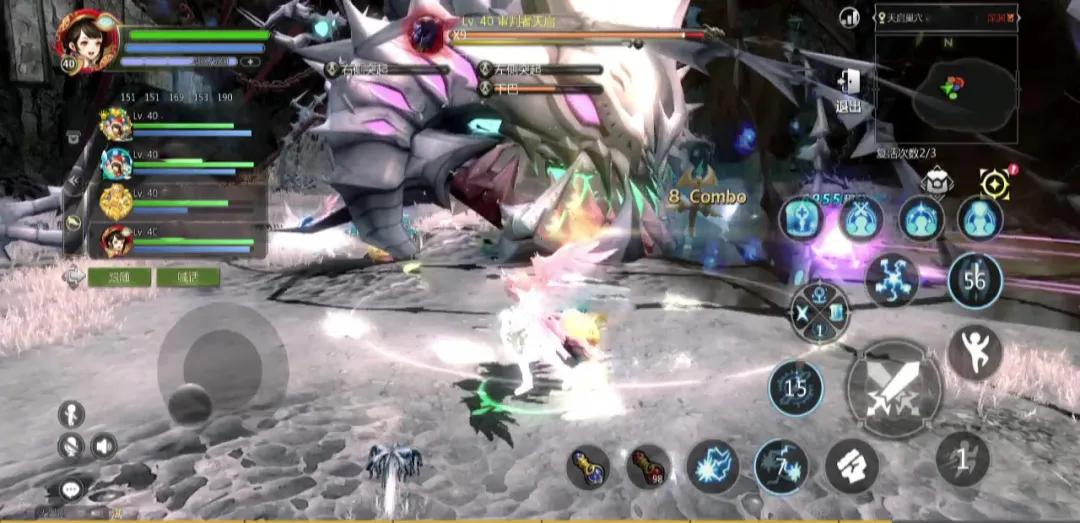Trigger the skill showing 15 cooldown
This screenshot has width=1080, height=523.
point(796,388)
